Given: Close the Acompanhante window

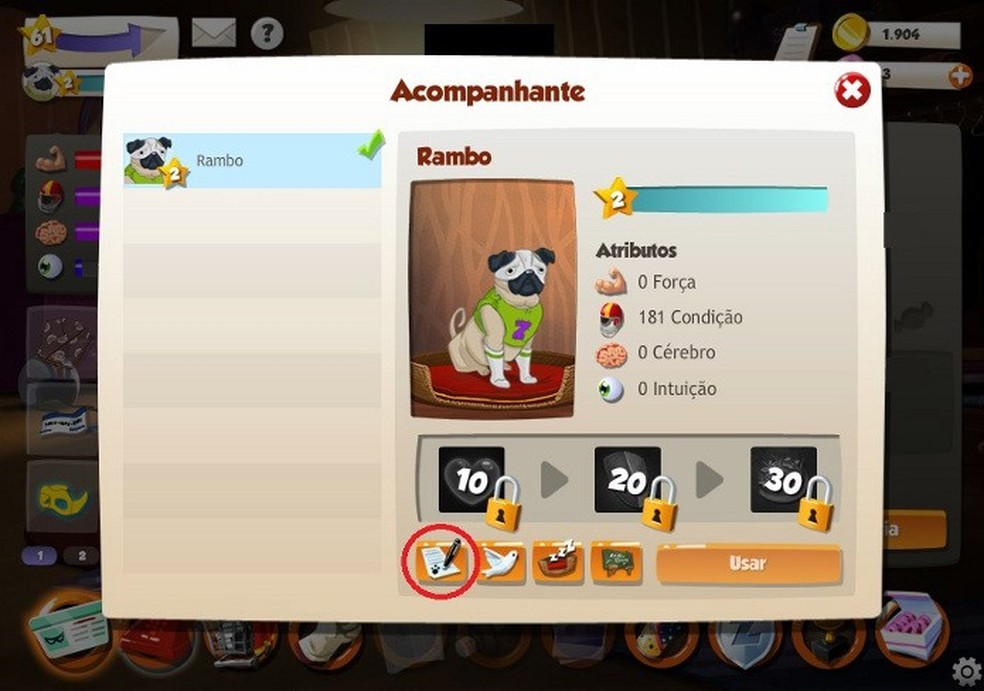Looking at the screenshot, I should [x=852, y=92].
